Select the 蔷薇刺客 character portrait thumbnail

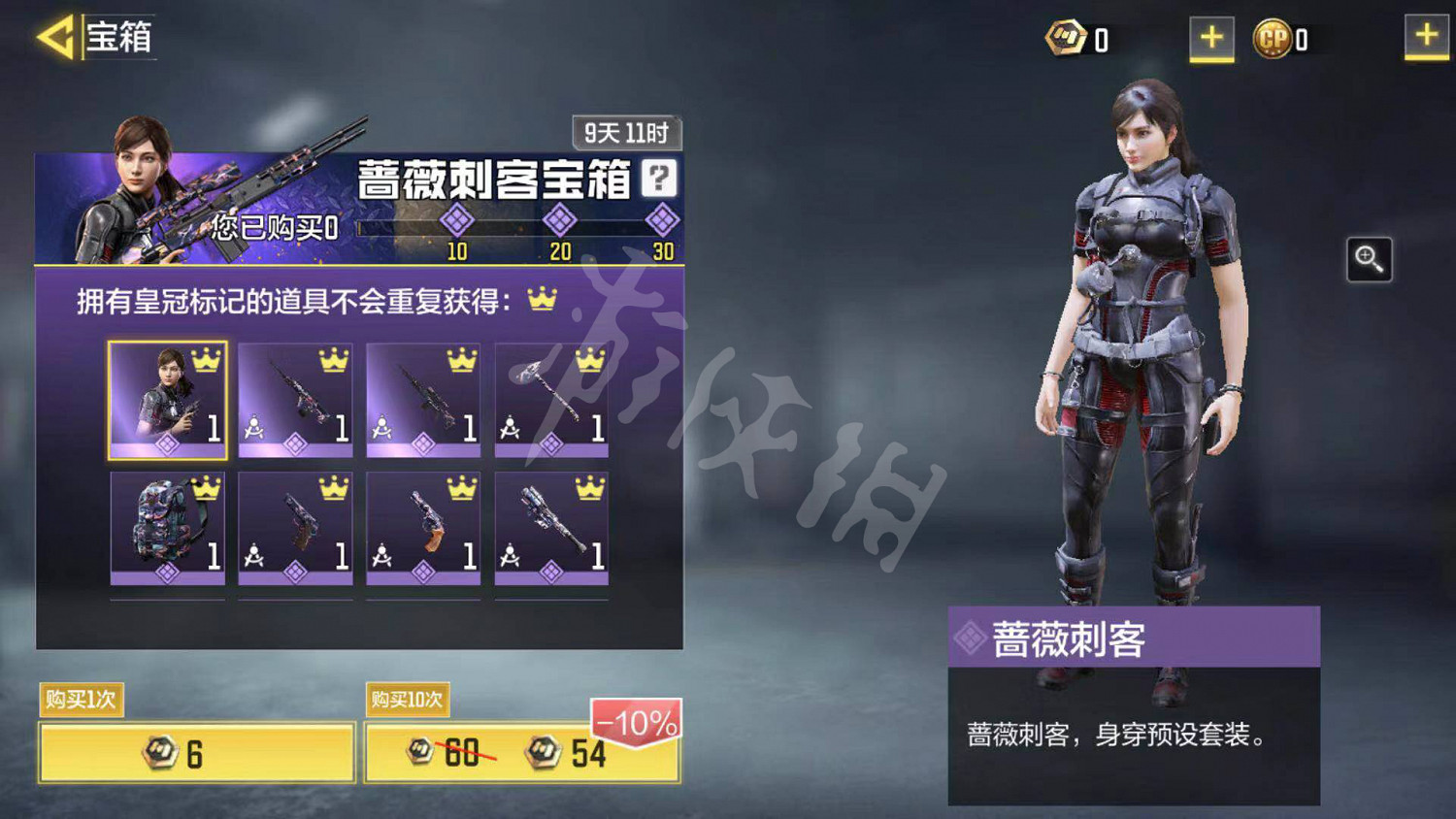click(167, 398)
